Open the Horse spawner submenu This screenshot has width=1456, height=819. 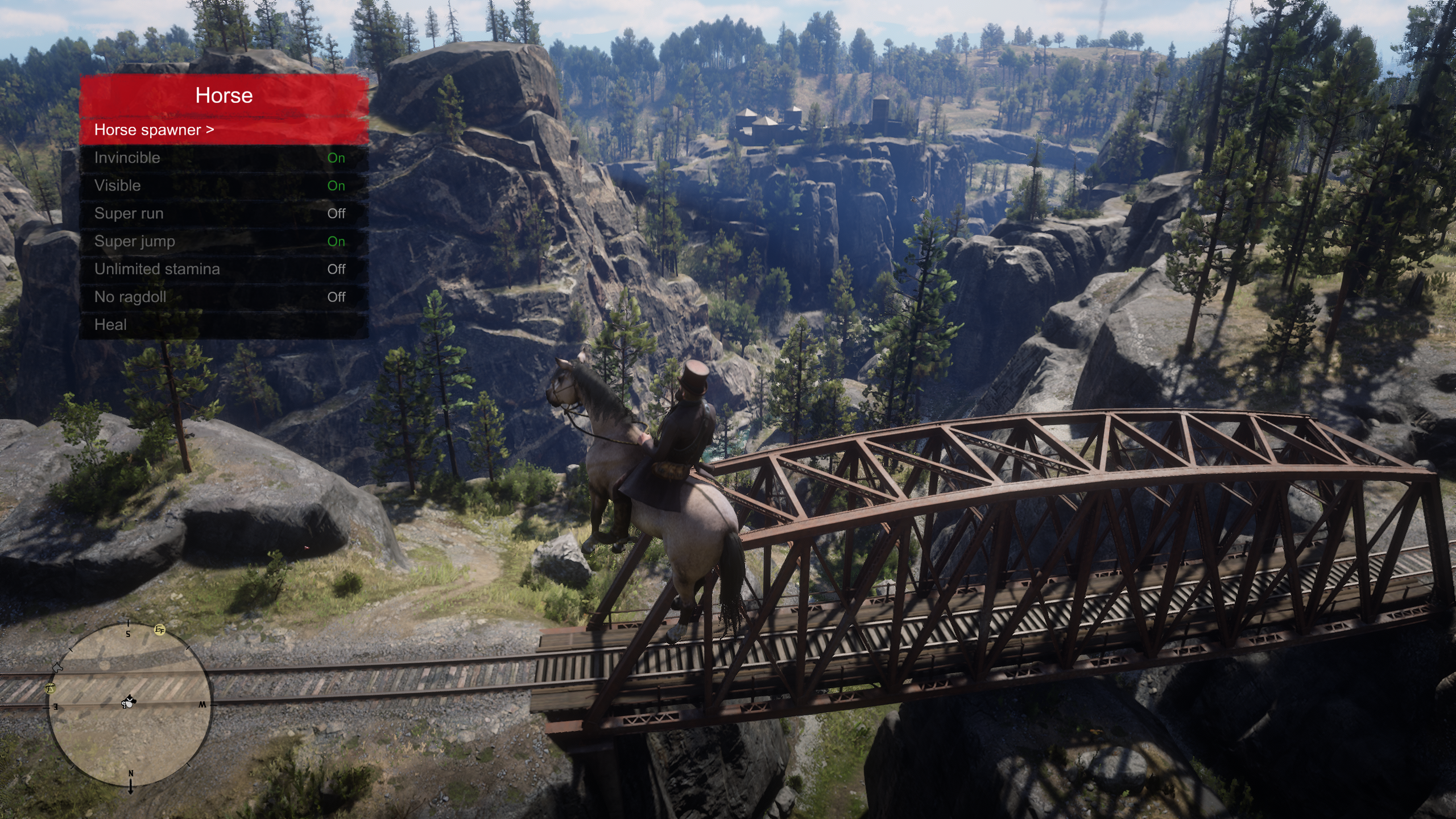pyautogui.click(x=224, y=130)
